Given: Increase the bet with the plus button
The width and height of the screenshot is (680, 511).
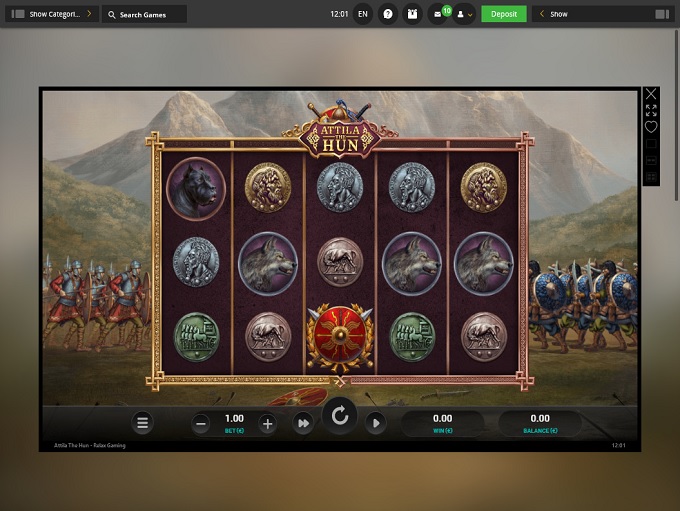Looking at the screenshot, I should click(267, 424).
